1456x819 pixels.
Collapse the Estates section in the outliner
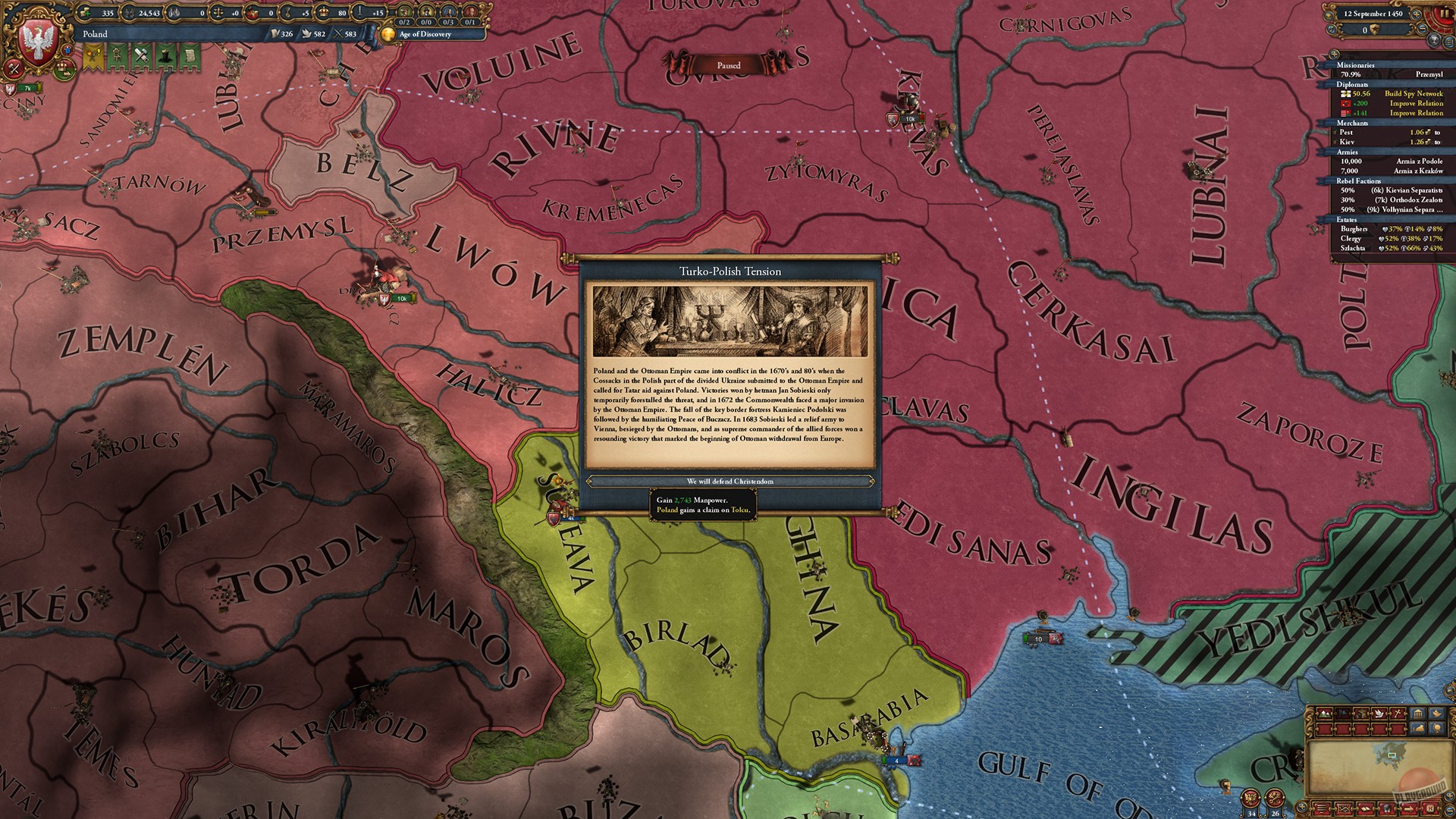[x=1347, y=220]
